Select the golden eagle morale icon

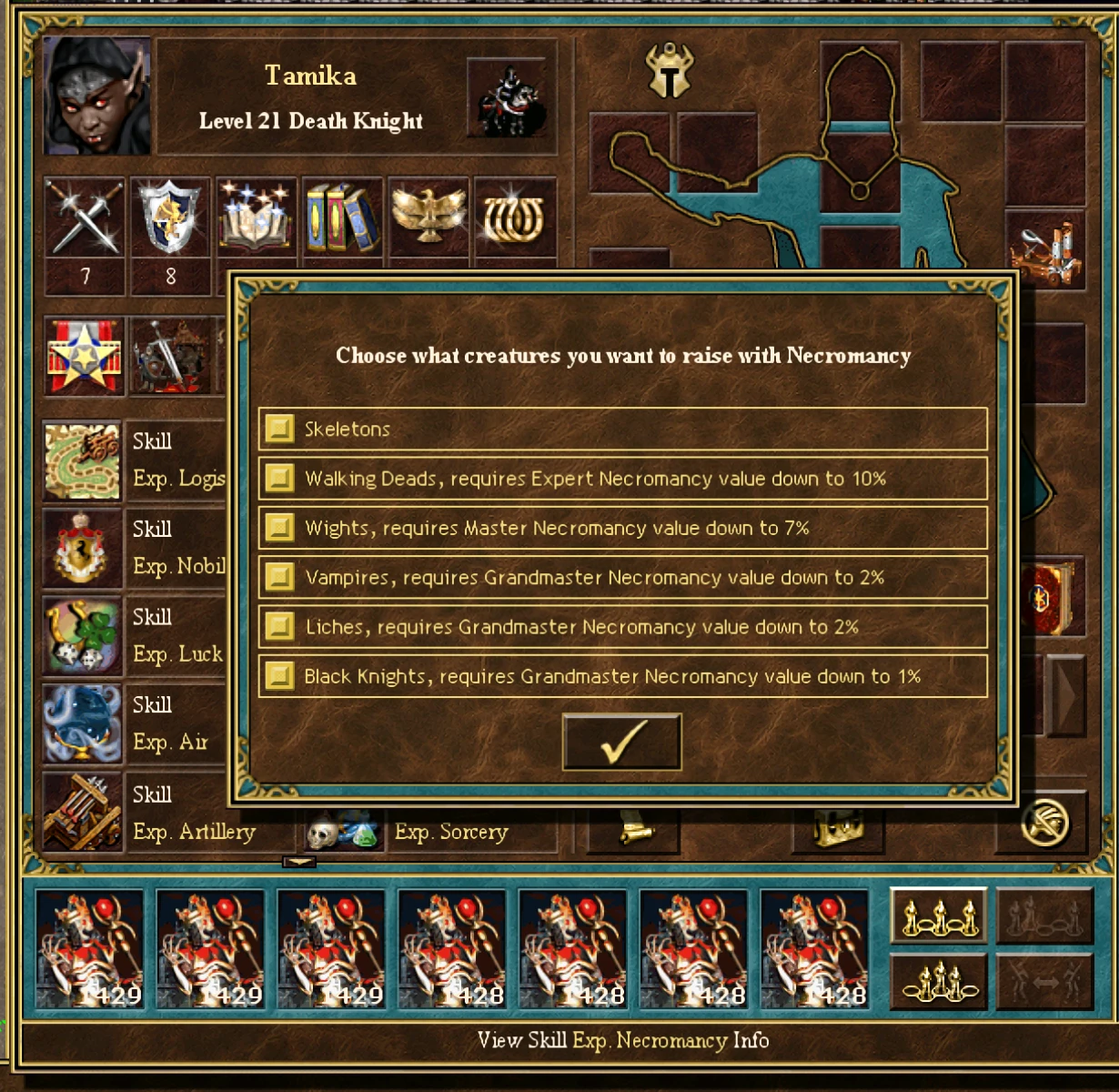click(x=428, y=217)
